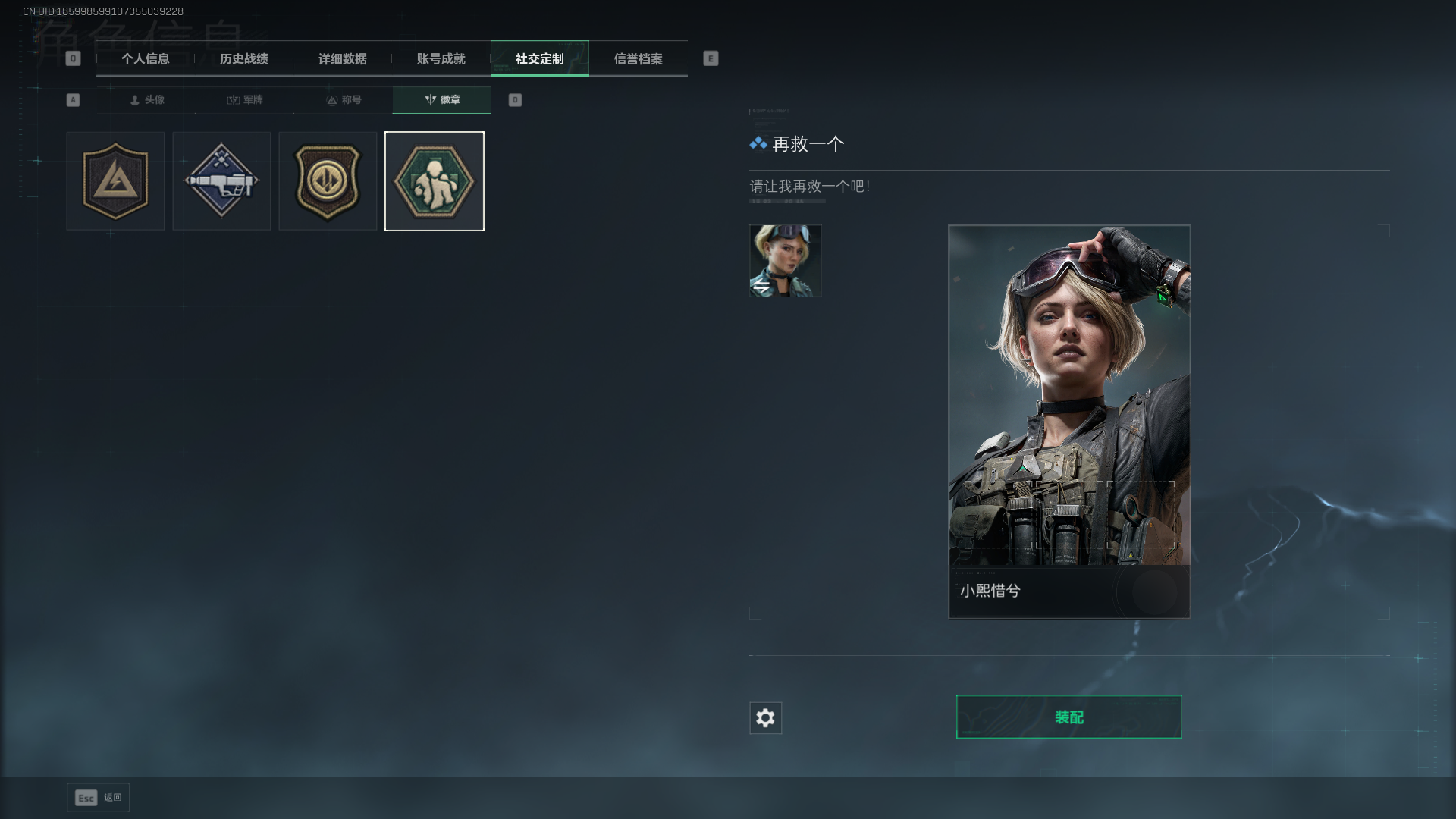Click the blonde operator avatar swap thumbnail
The width and height of the screenshot is (1456, 819).
pos(785,261)
